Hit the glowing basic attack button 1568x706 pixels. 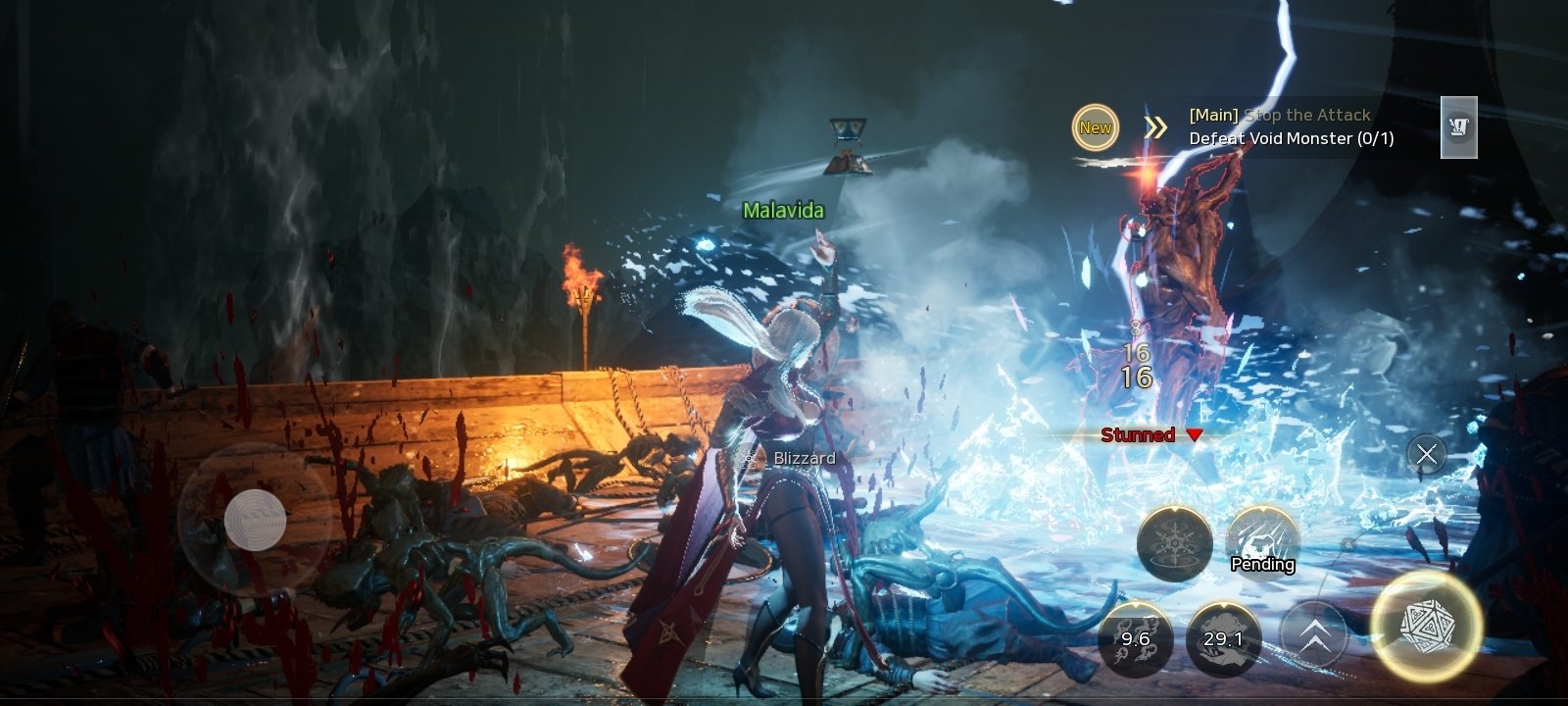pyautogui.click(x=1426, y=626)
